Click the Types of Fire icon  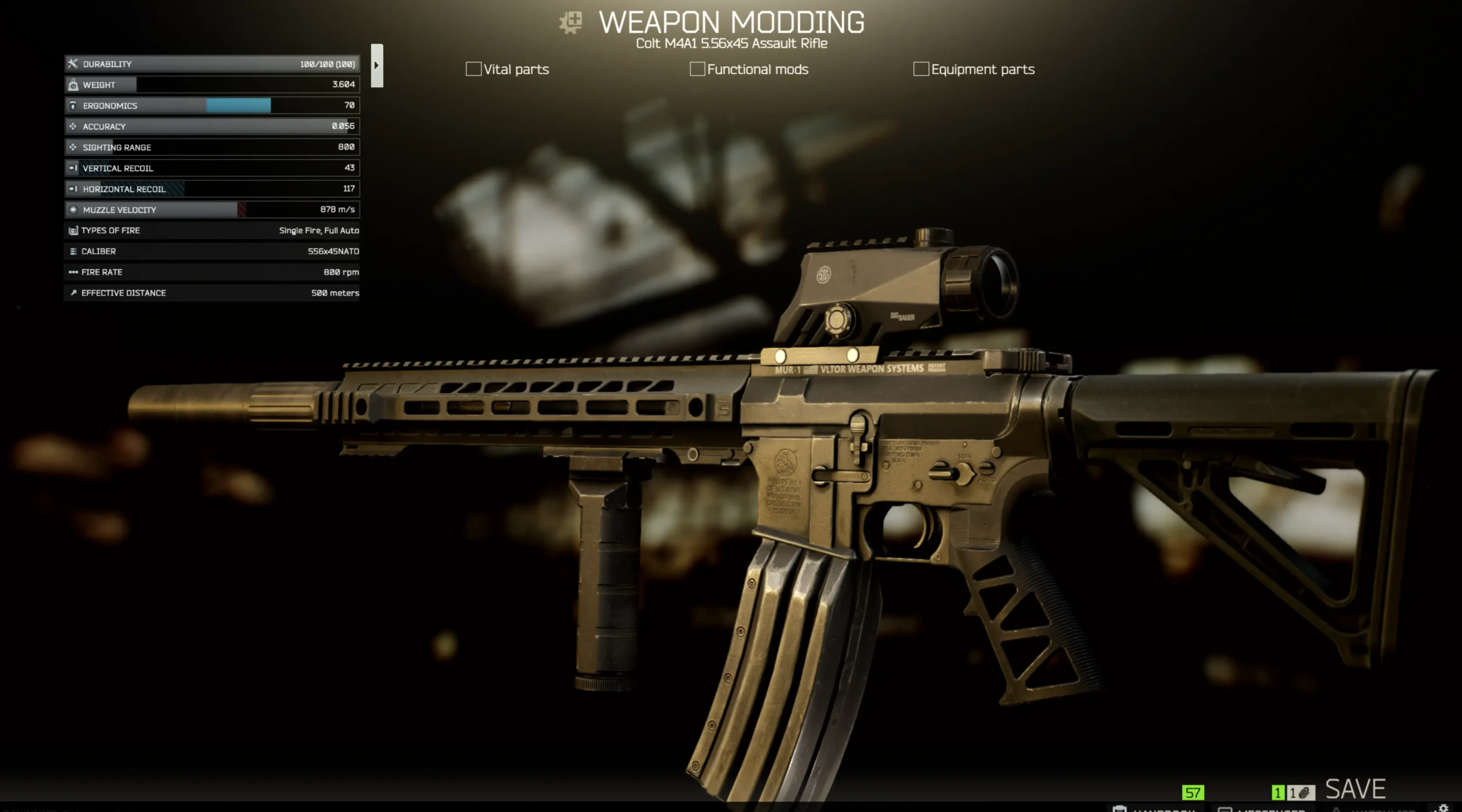click(73, 230)
